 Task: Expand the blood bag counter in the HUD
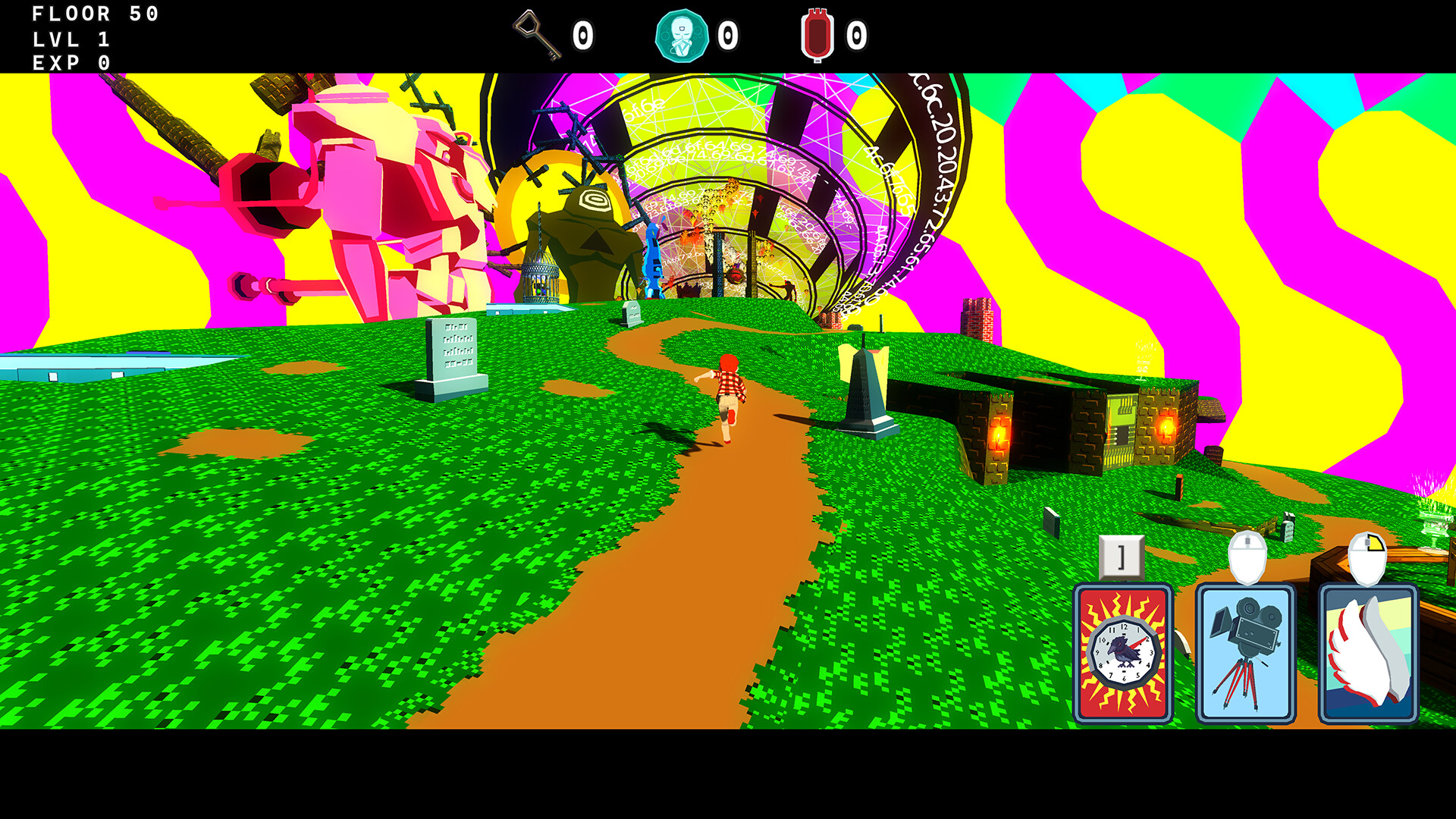(x=818, y=33)
